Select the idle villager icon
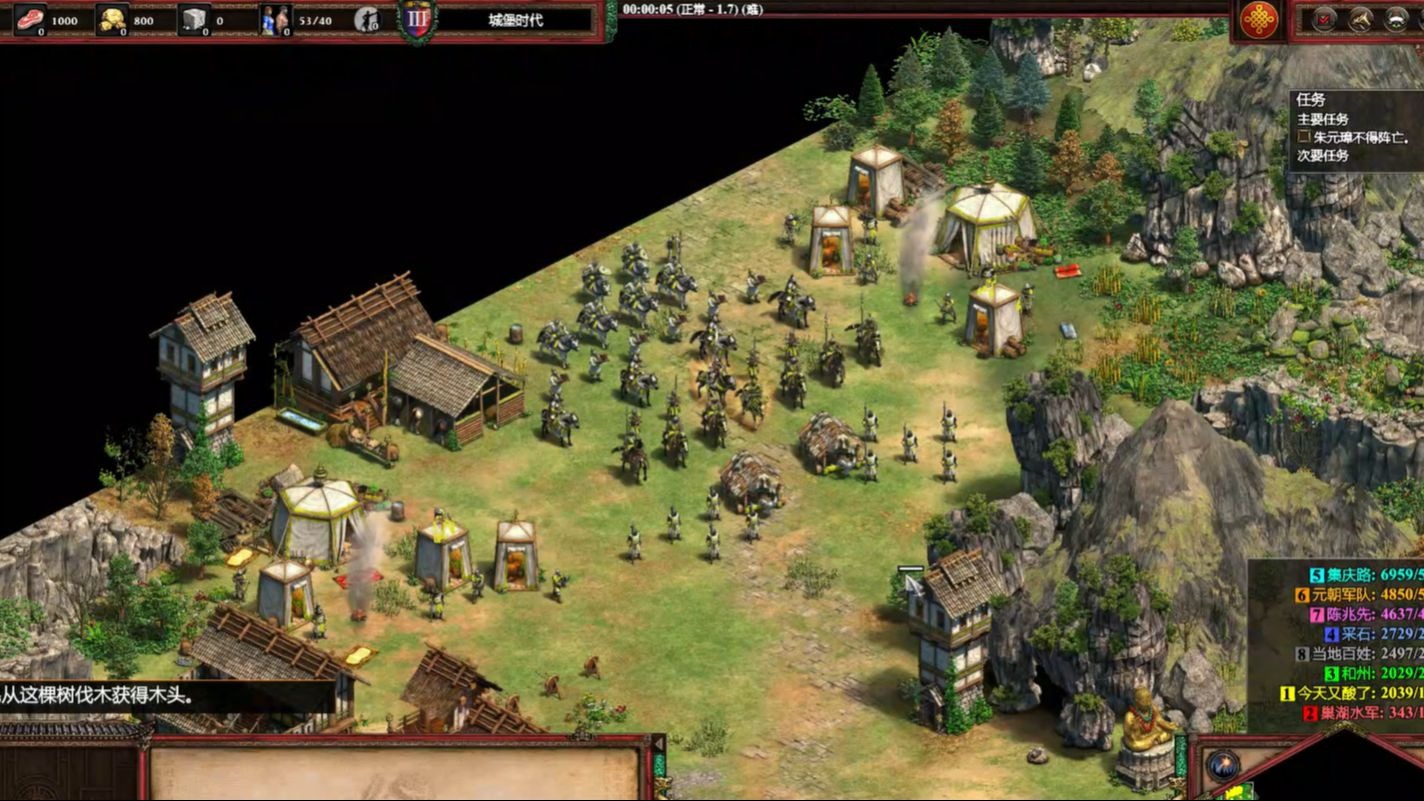Image resolution: width=1424 pixels, height=801 pixels. [x=366, y=19]
